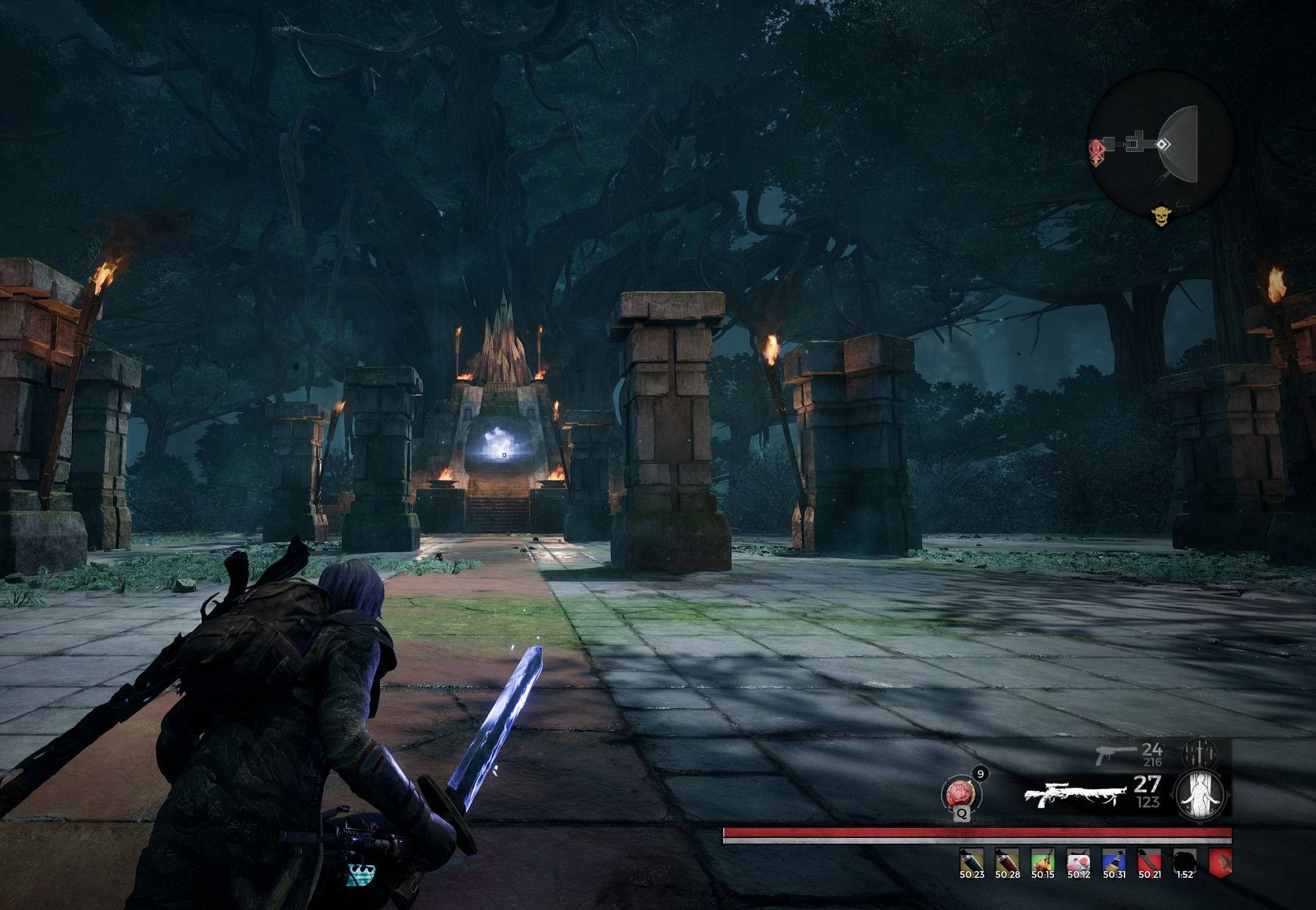1316x910 pixels.
Task: Inspect the green roasted bird buff
Action: (x=1042, y=859)
